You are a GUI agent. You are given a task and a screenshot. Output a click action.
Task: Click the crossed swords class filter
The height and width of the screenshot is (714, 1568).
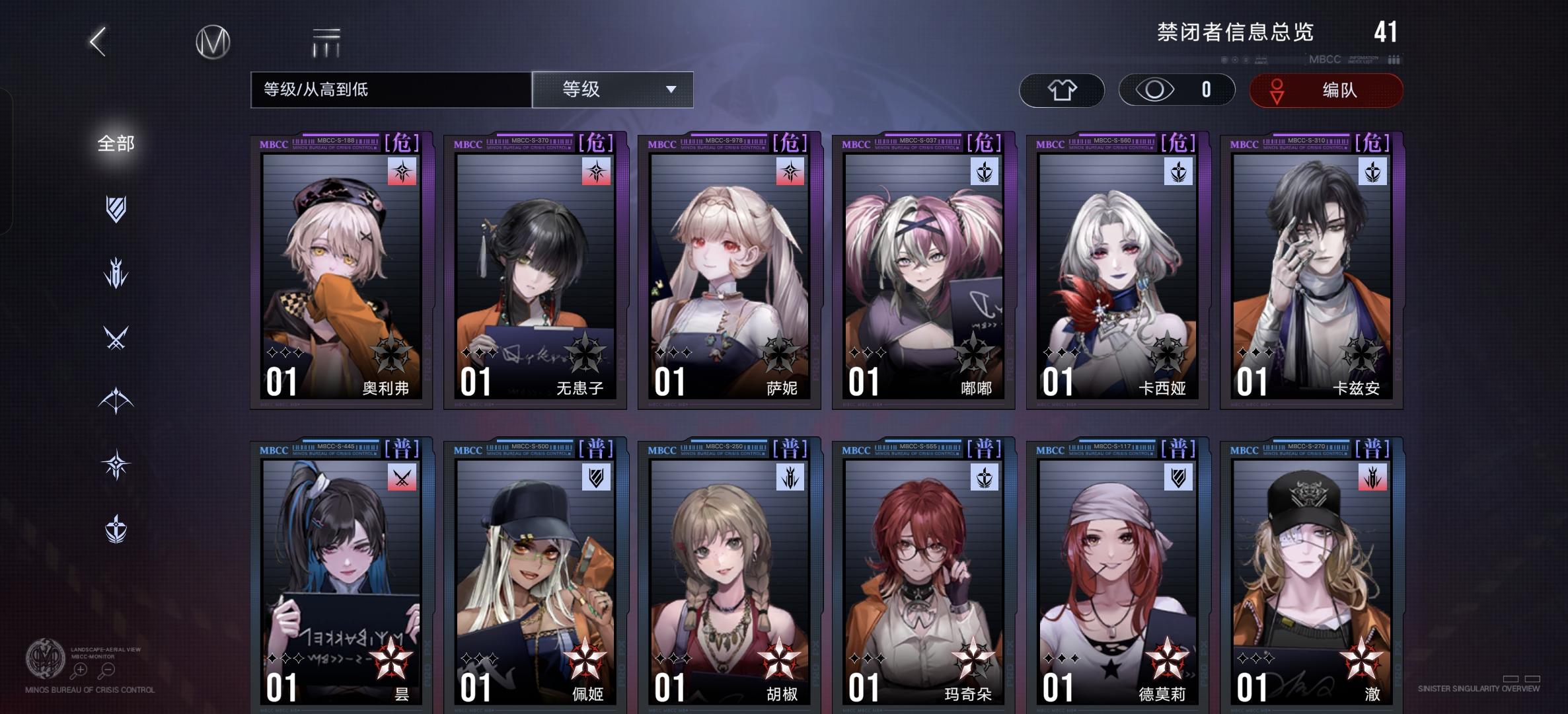coord(116,334)
